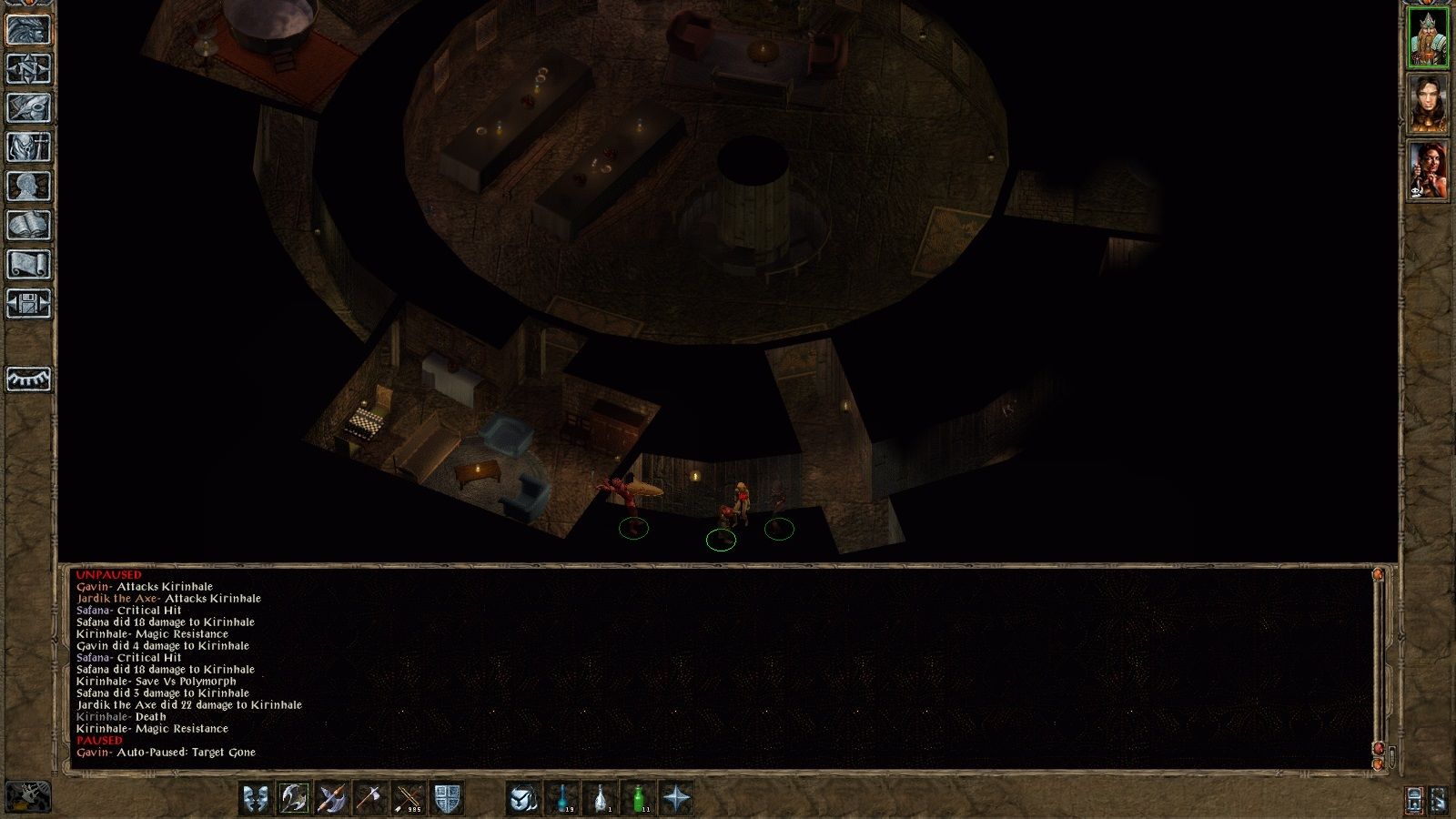Use the blue potion with 19 charges
Screen dimensions: 1456x819
[x=562, y=798]
